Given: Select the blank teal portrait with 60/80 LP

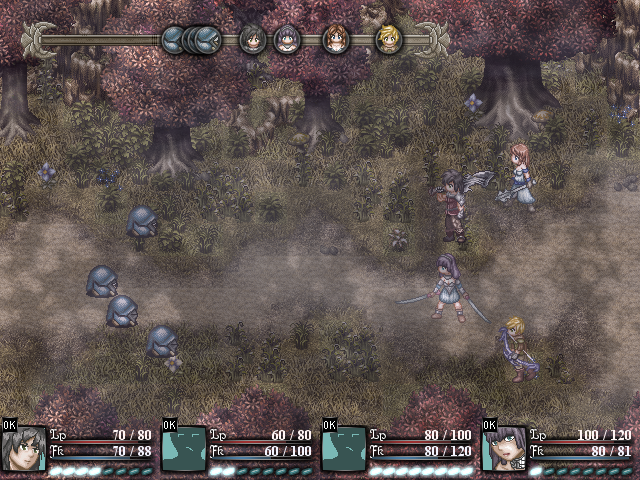Looking at the screenshot, I should tap(184, 448).
